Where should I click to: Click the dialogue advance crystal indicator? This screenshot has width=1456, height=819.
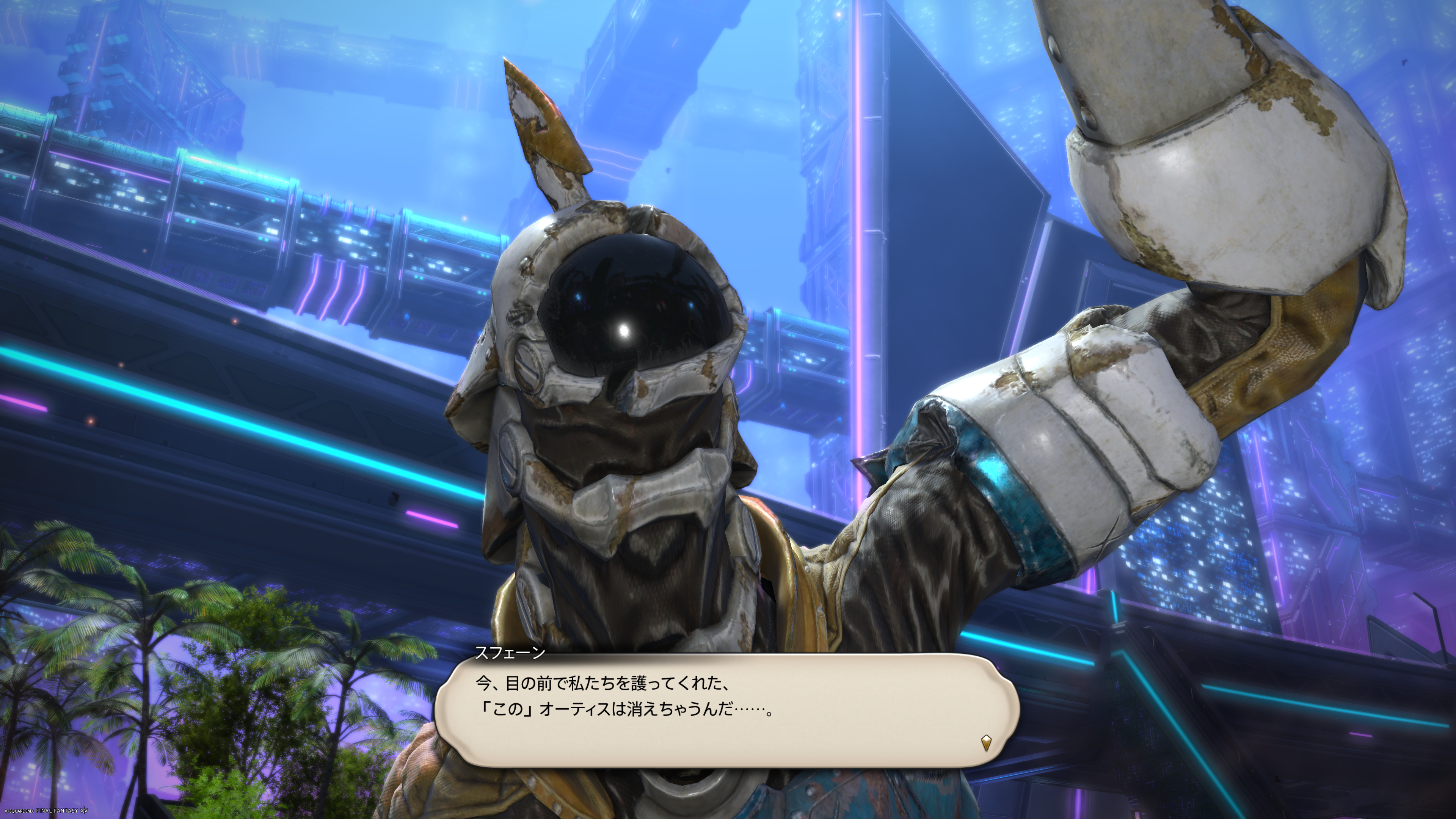(986, 742)
